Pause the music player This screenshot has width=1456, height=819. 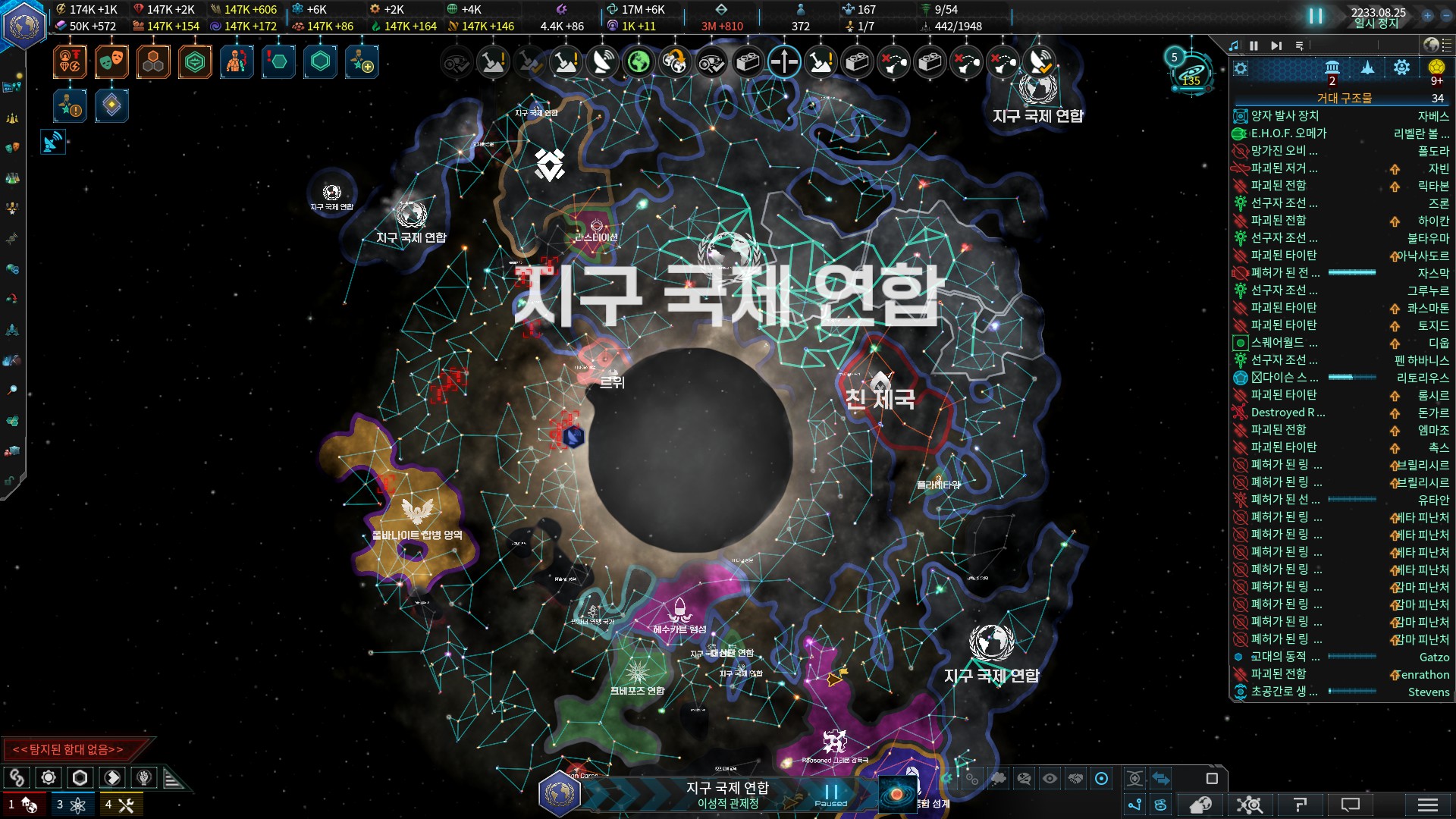coord(1254,45)
